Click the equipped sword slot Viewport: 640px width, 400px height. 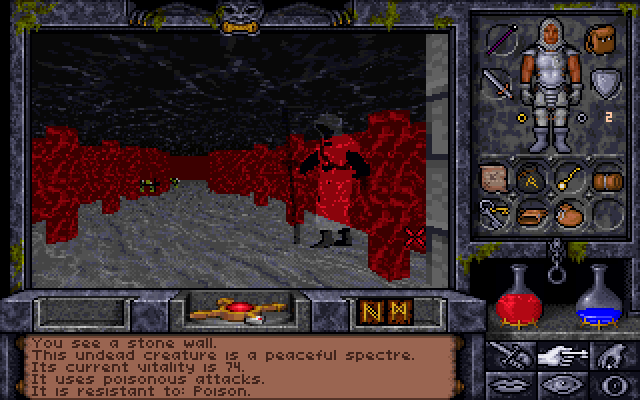[x=497, y=83]
